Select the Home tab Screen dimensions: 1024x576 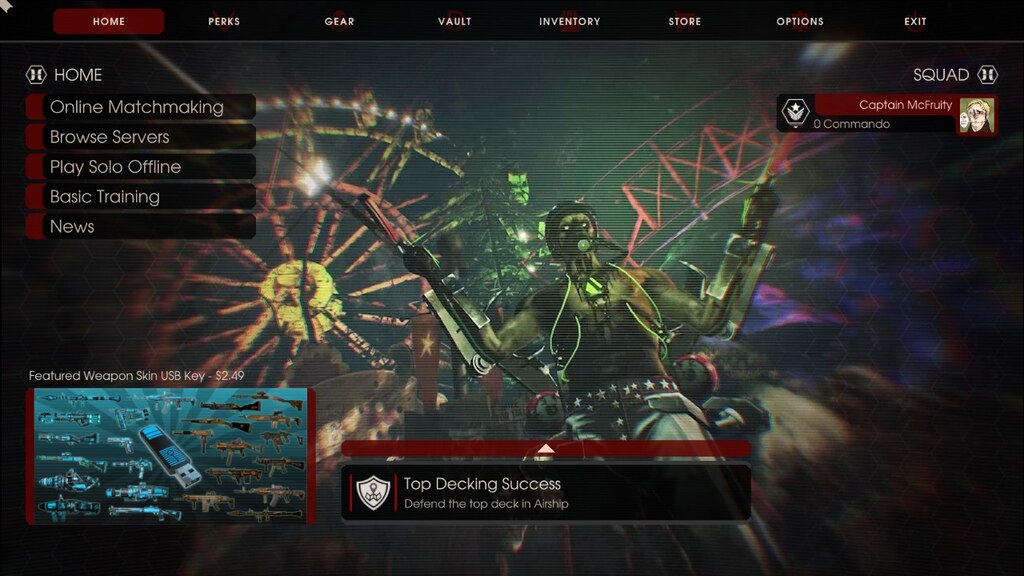[x=109, y=21]
